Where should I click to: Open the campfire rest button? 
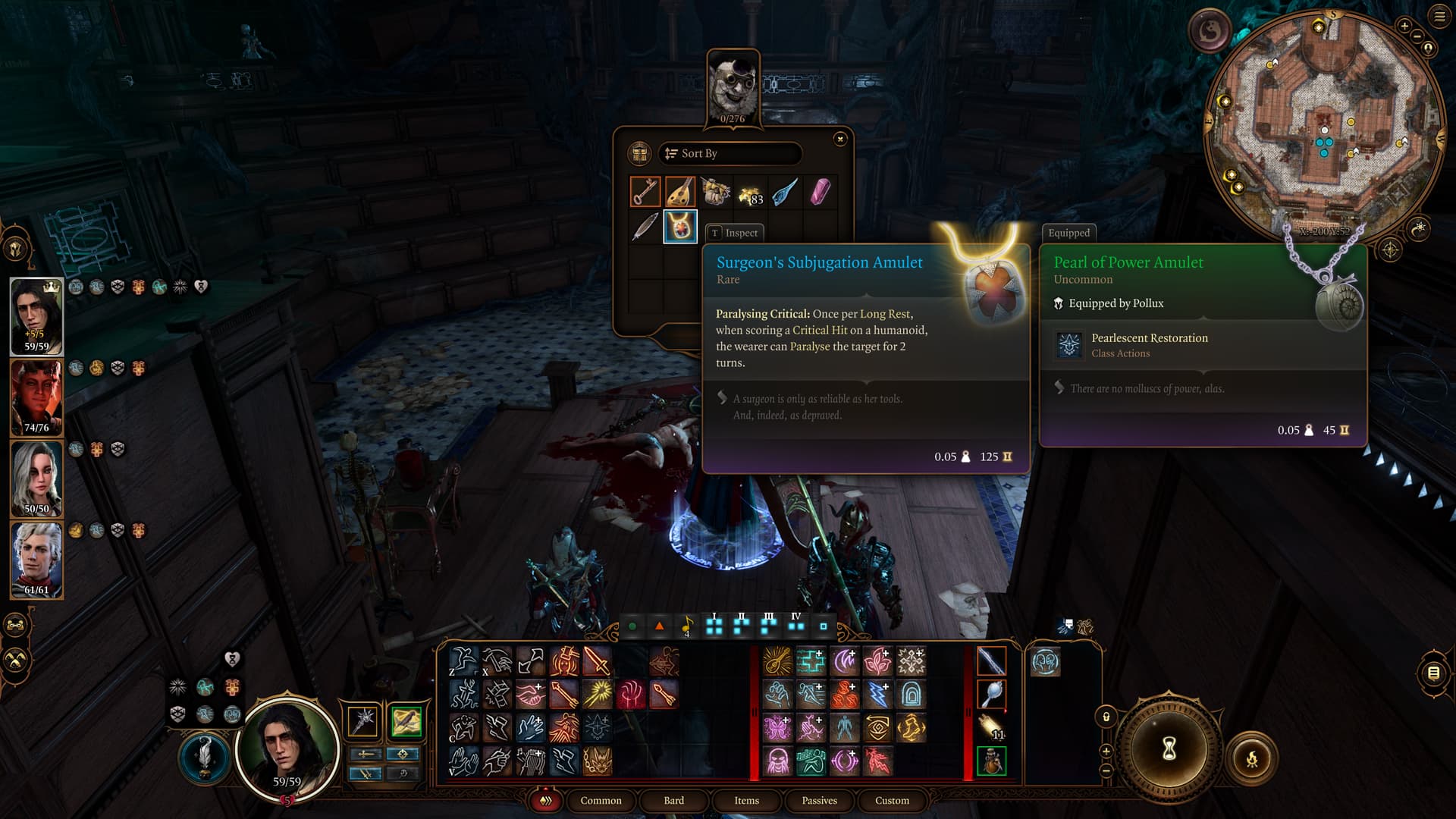point(1251,758)
